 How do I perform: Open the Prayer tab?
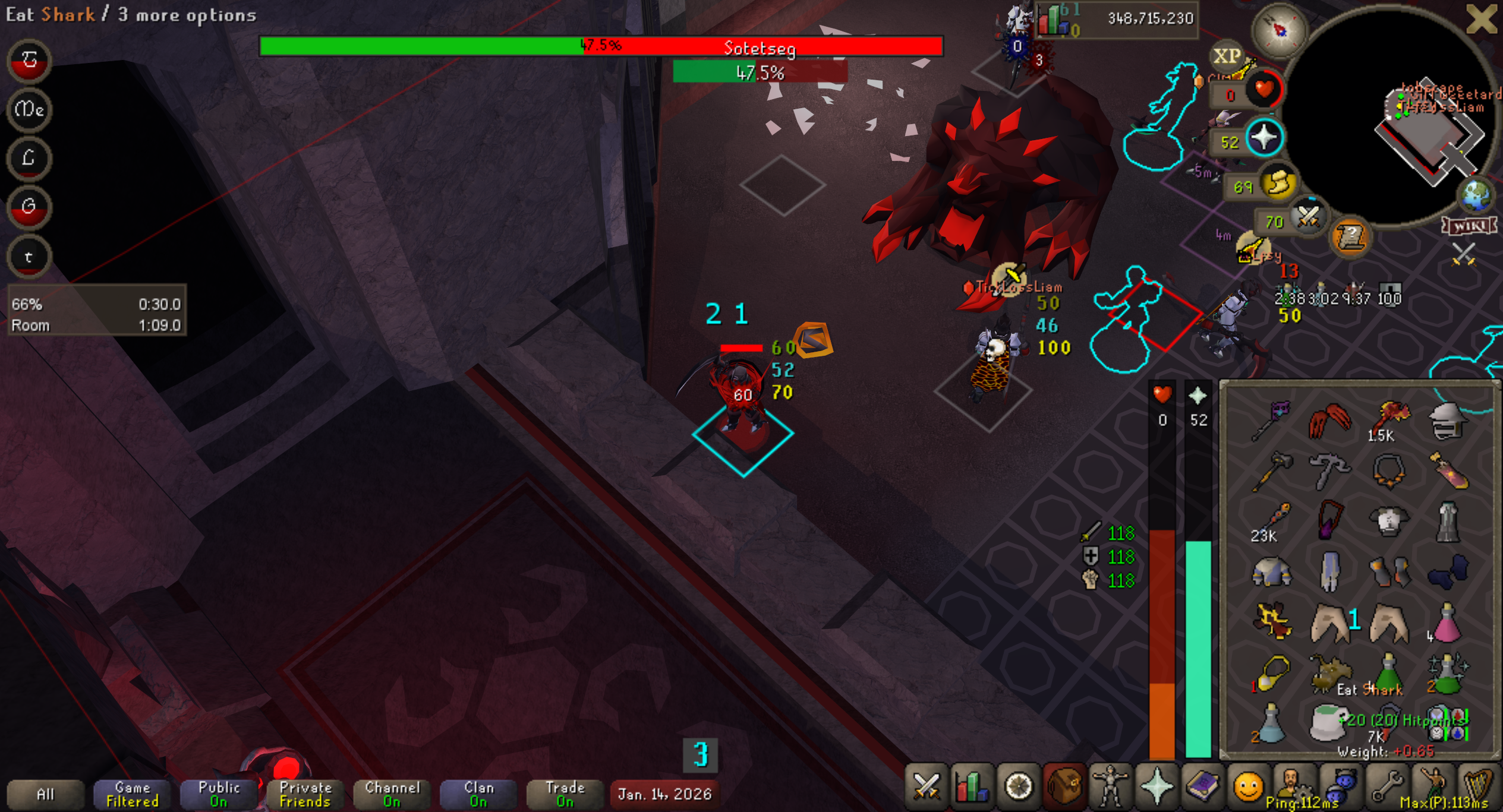coord(1157,787)
